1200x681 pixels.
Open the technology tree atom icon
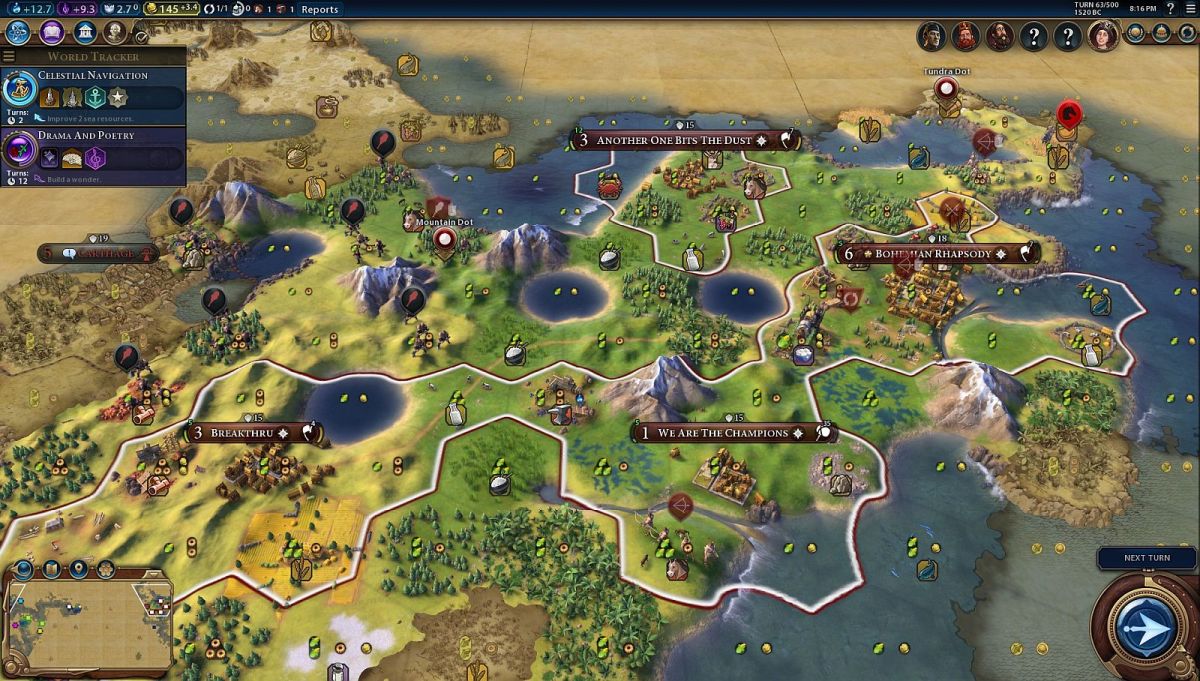(x=18, y=32)
